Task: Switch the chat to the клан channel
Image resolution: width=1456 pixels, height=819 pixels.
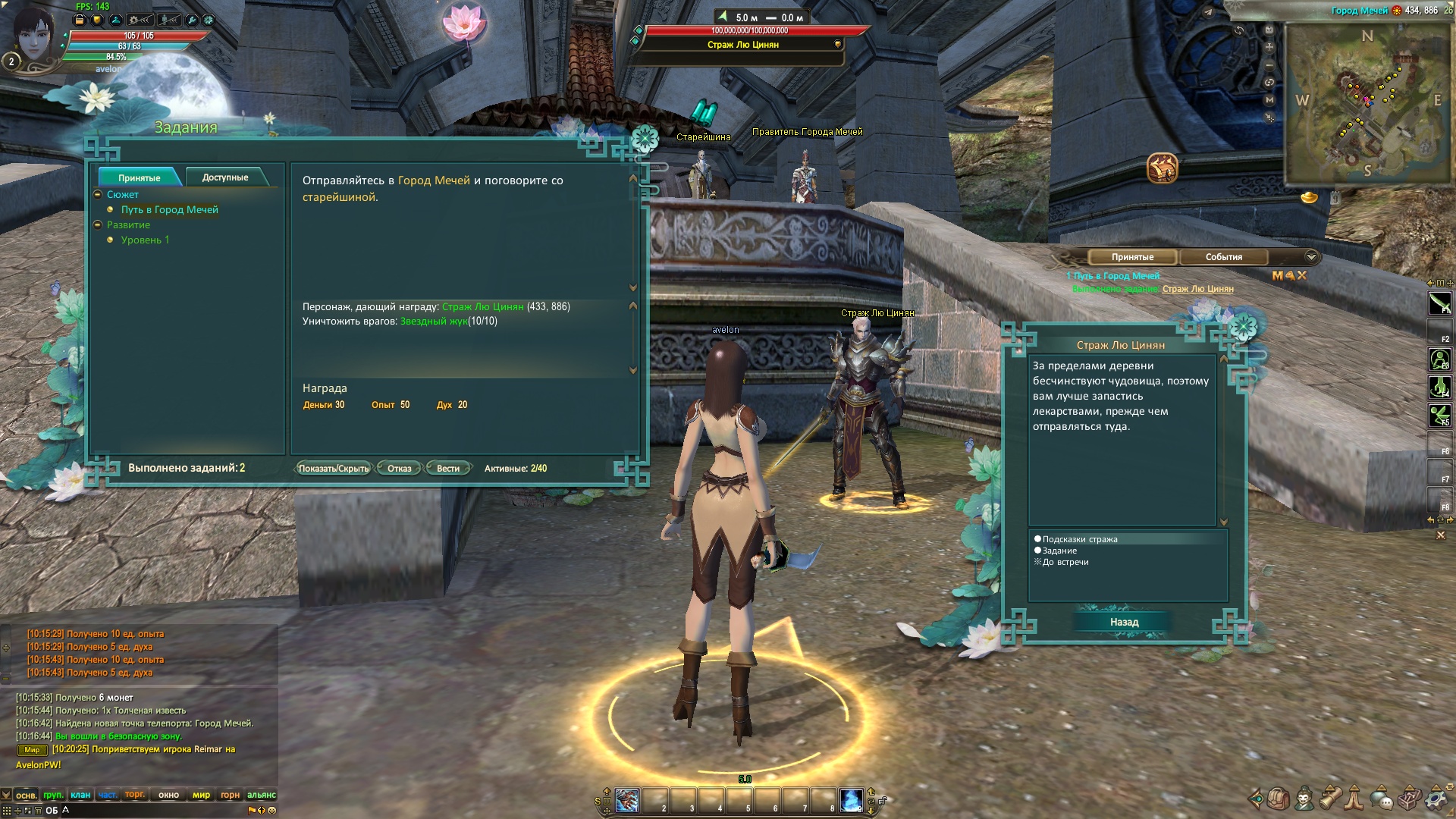Action: 80,795
